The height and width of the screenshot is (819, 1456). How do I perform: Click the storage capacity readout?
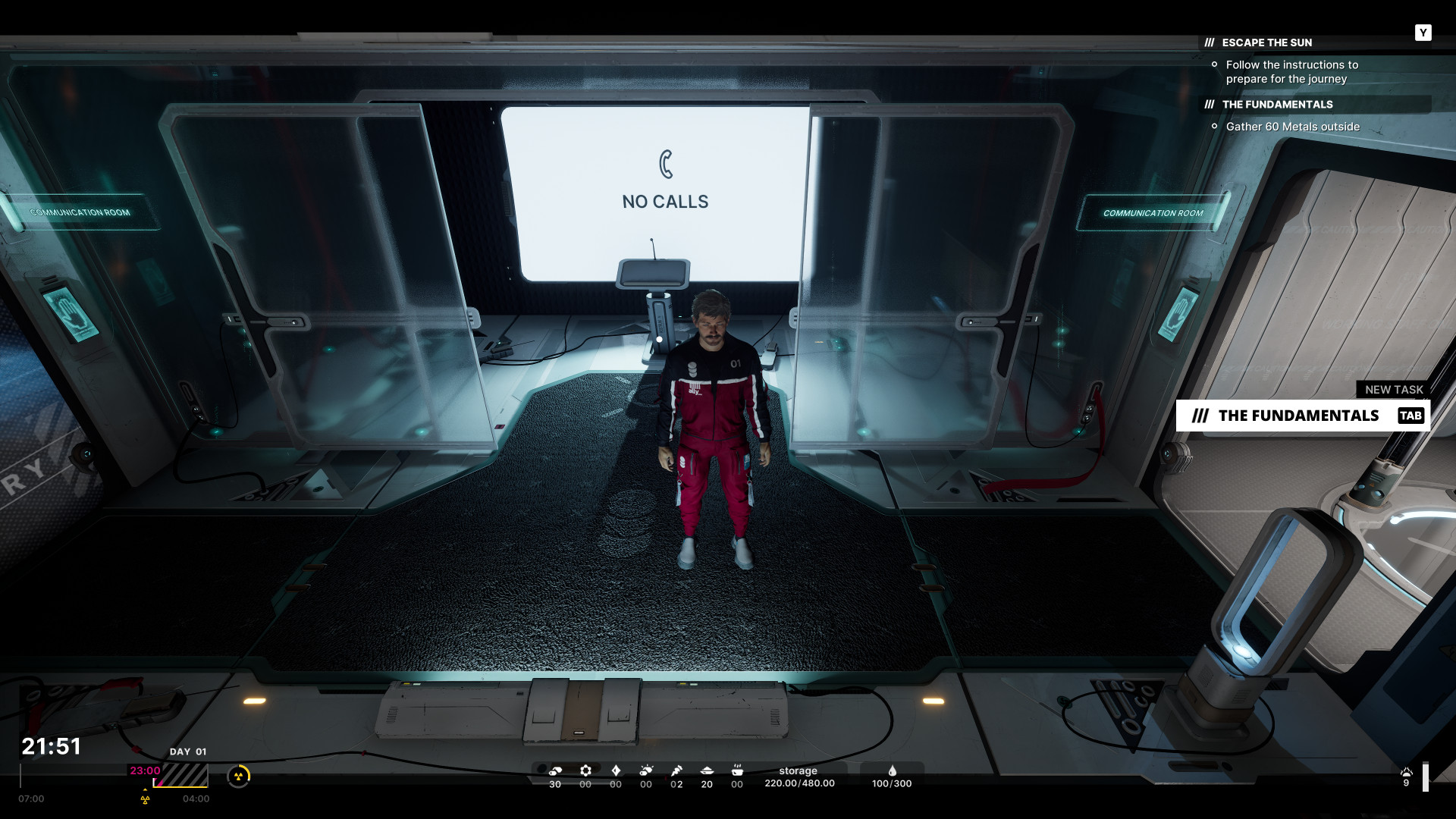[799, 777]
